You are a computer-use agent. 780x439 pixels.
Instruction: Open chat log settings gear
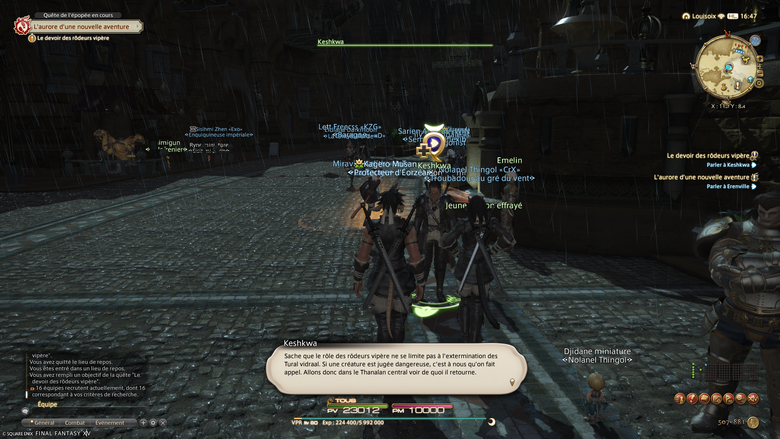tap(153, 423)
